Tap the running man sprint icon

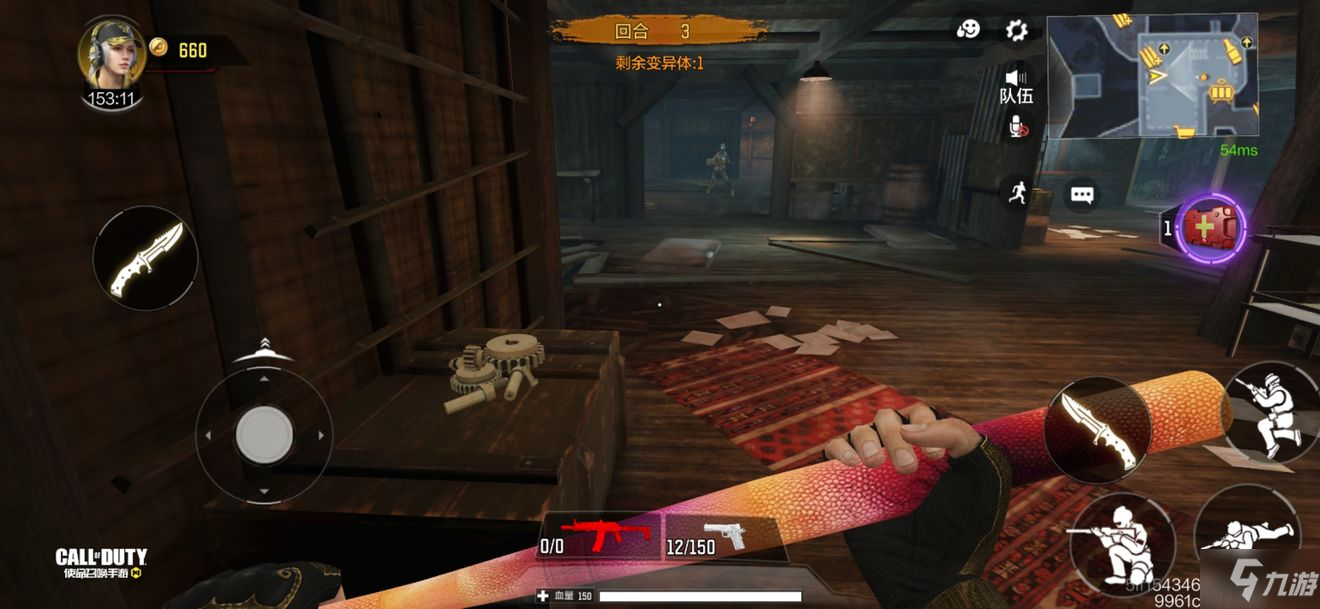pos(1017,193)
